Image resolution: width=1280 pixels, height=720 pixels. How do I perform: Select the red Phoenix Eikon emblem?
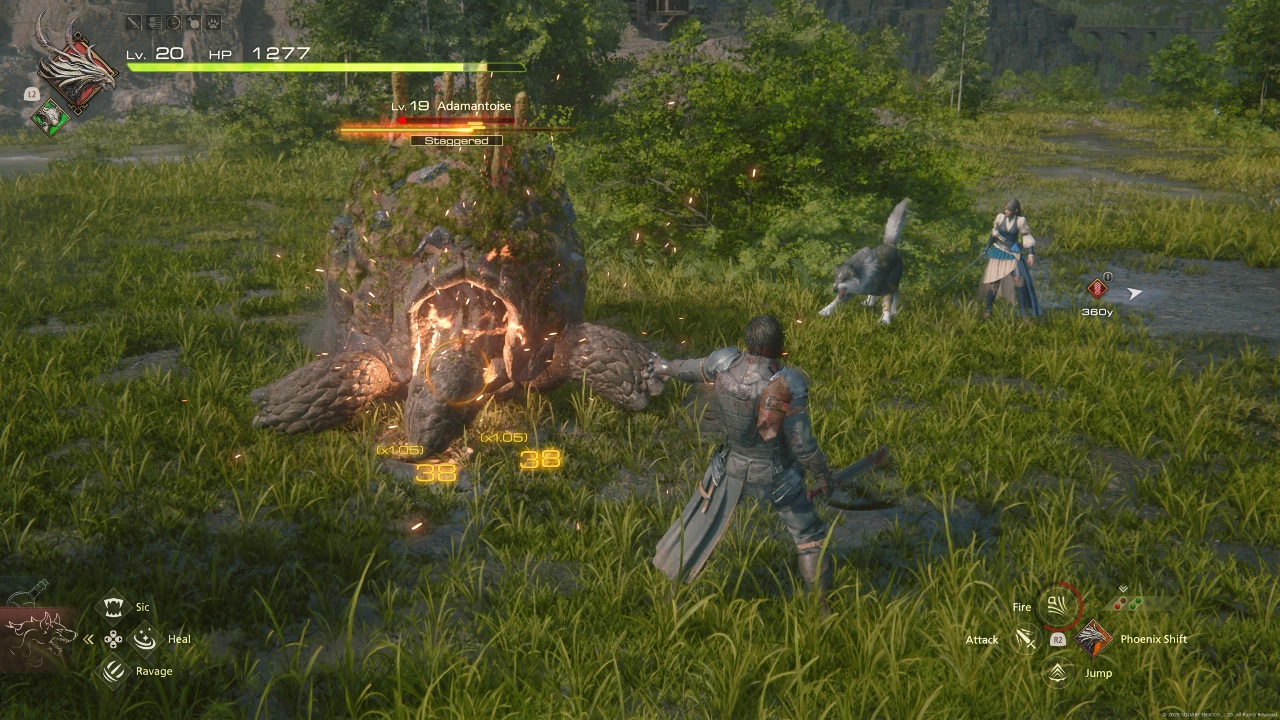click(x=74, y=69)
